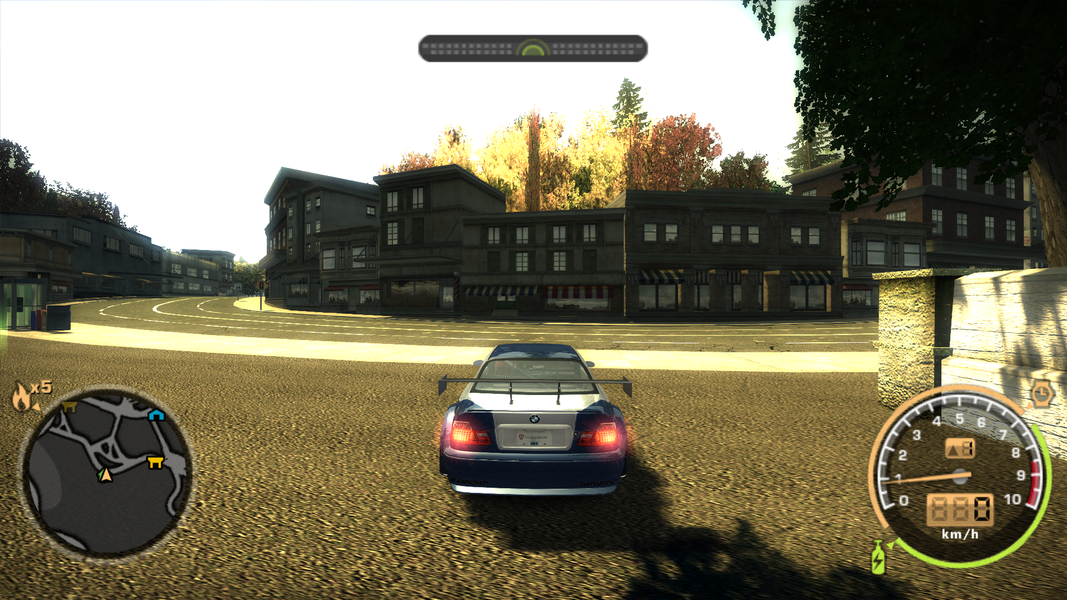Activate the green nitrous bottle icon

(x=879, y=556)
